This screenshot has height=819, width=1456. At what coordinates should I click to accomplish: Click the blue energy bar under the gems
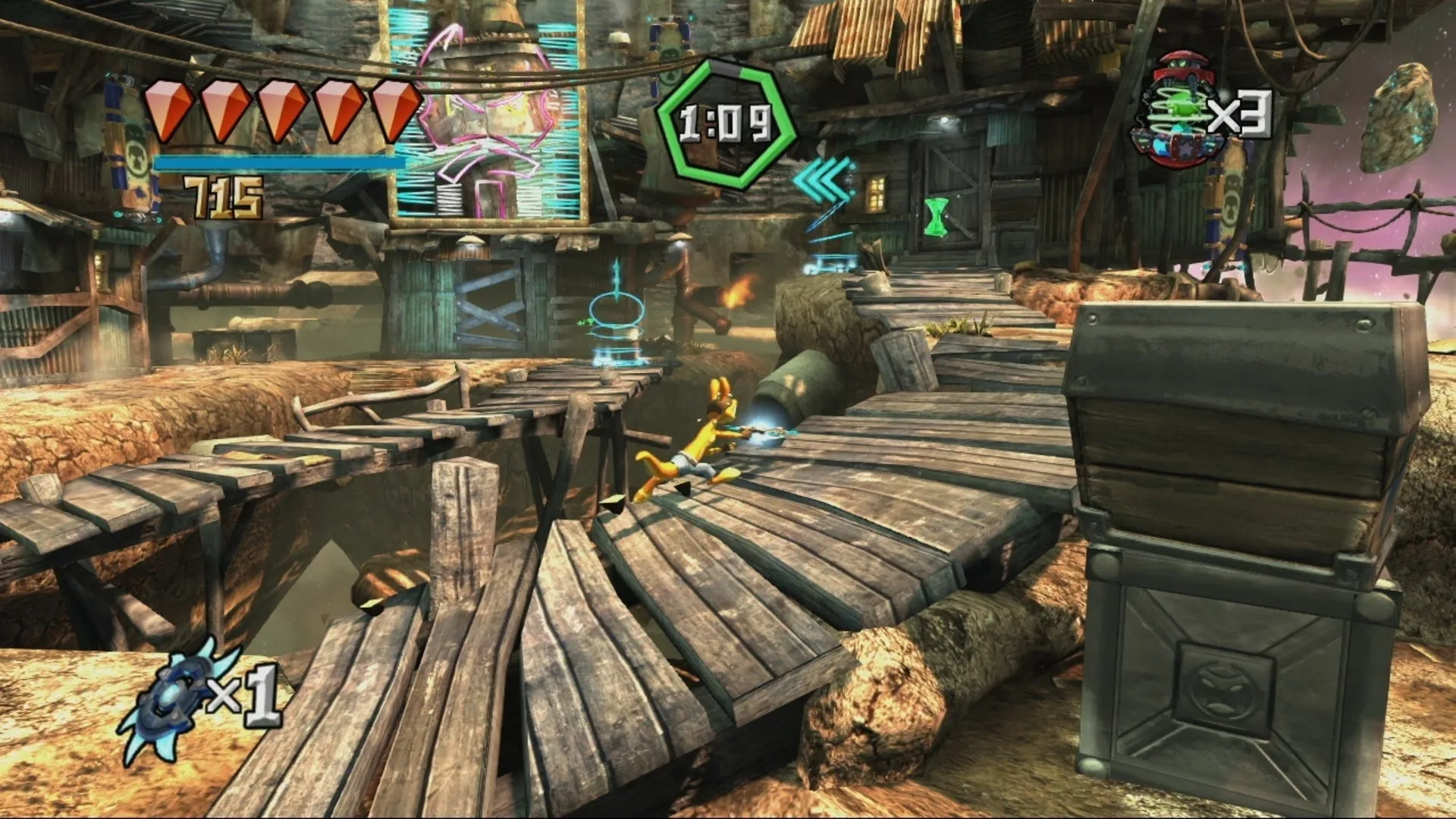(281, 163)
